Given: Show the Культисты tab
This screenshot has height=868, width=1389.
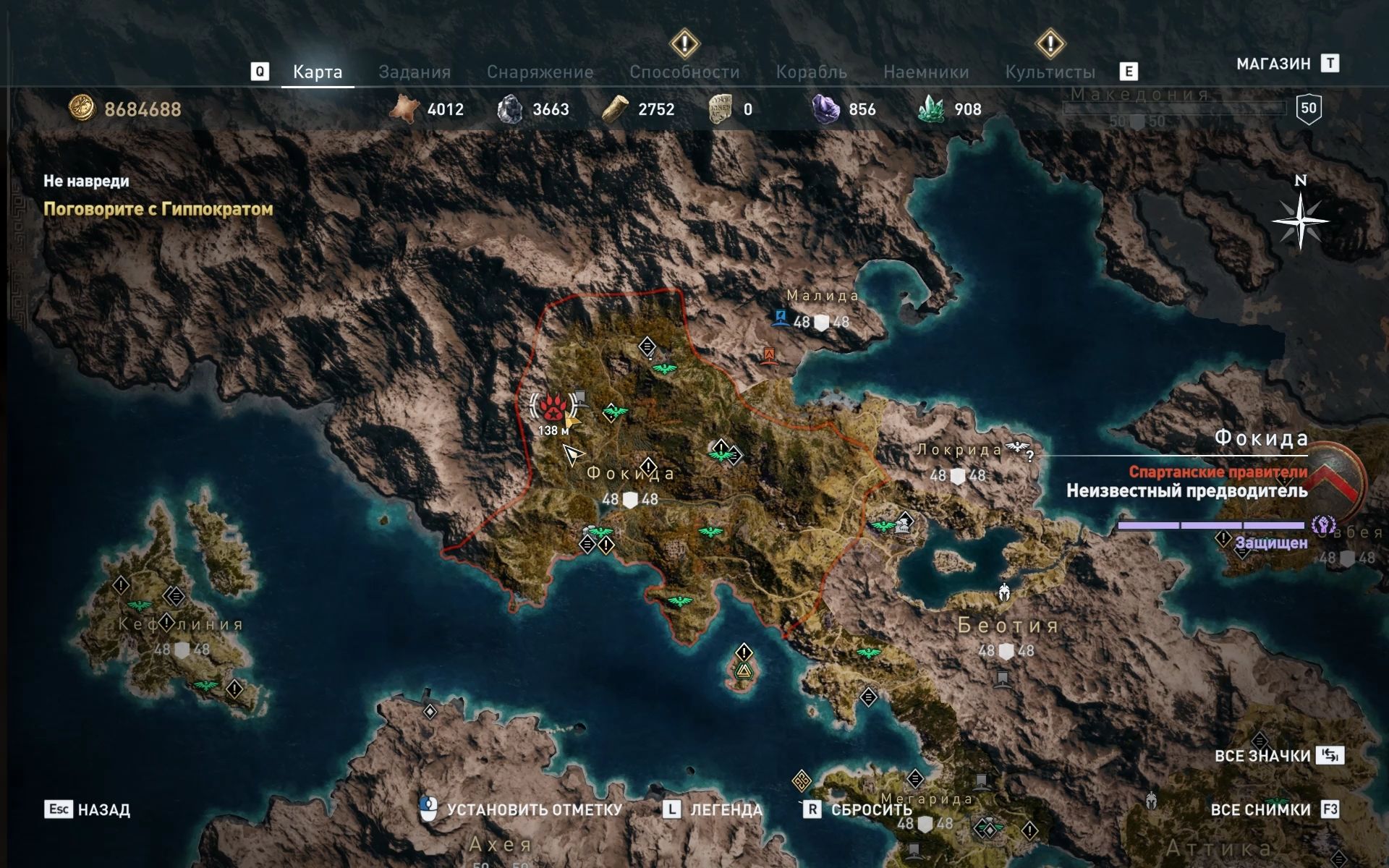Looking at the screenshot, I should (x=1050, y=72).
